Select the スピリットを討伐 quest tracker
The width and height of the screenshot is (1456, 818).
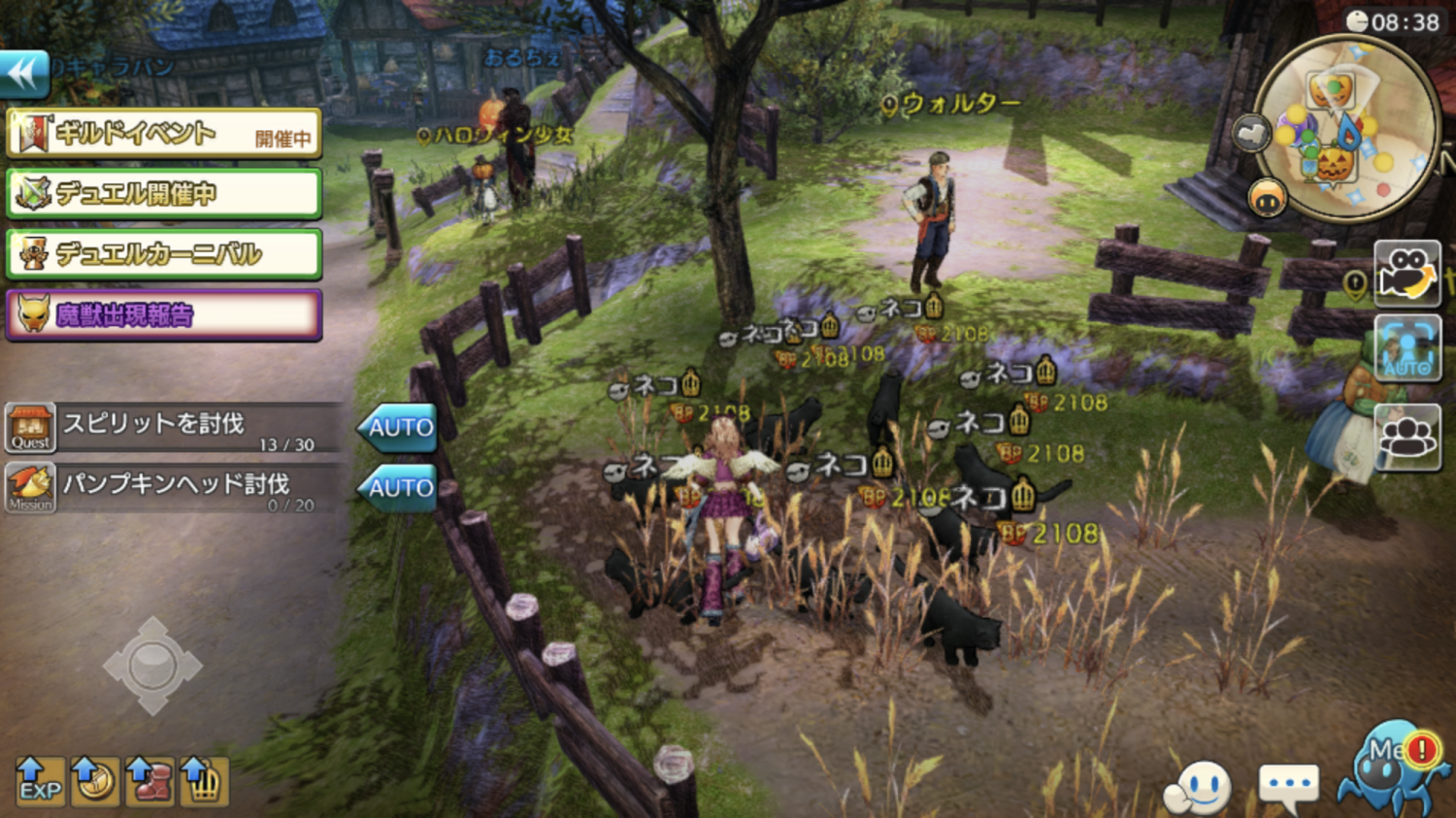[x=175, y=428]
